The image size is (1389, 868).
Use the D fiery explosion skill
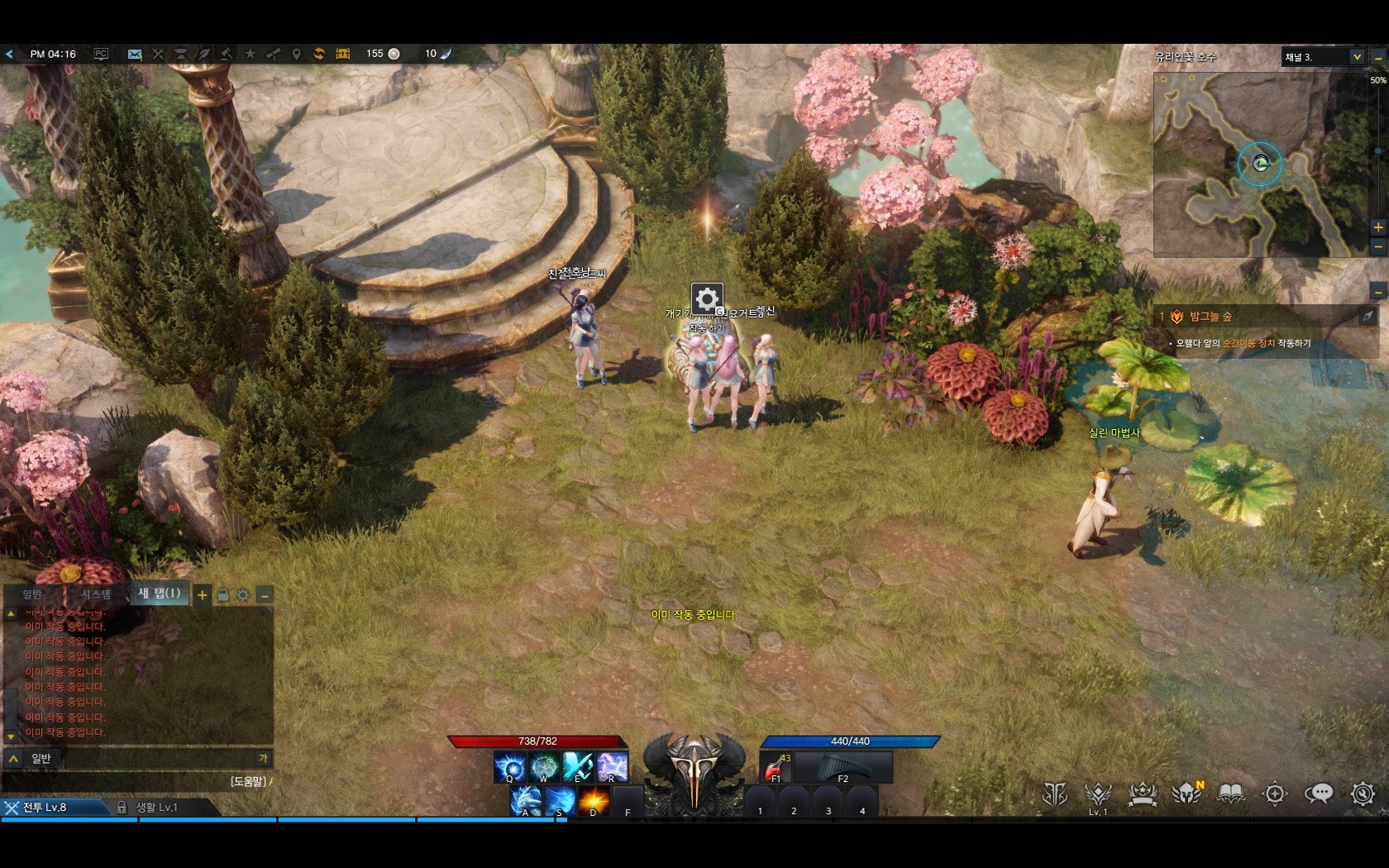click(593, 801)
